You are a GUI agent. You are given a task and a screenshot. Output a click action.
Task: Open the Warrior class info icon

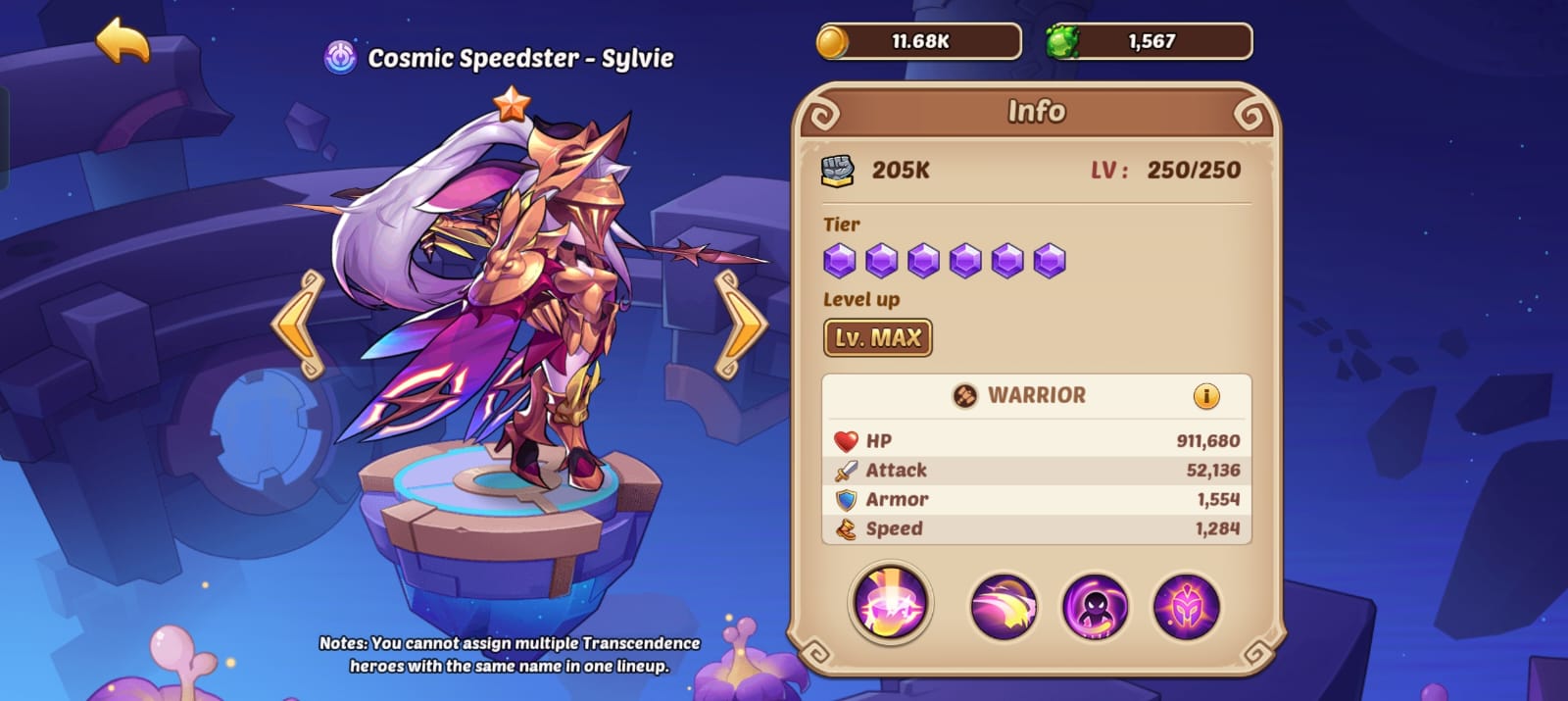pyautogui.click(x=1205, y=396)
